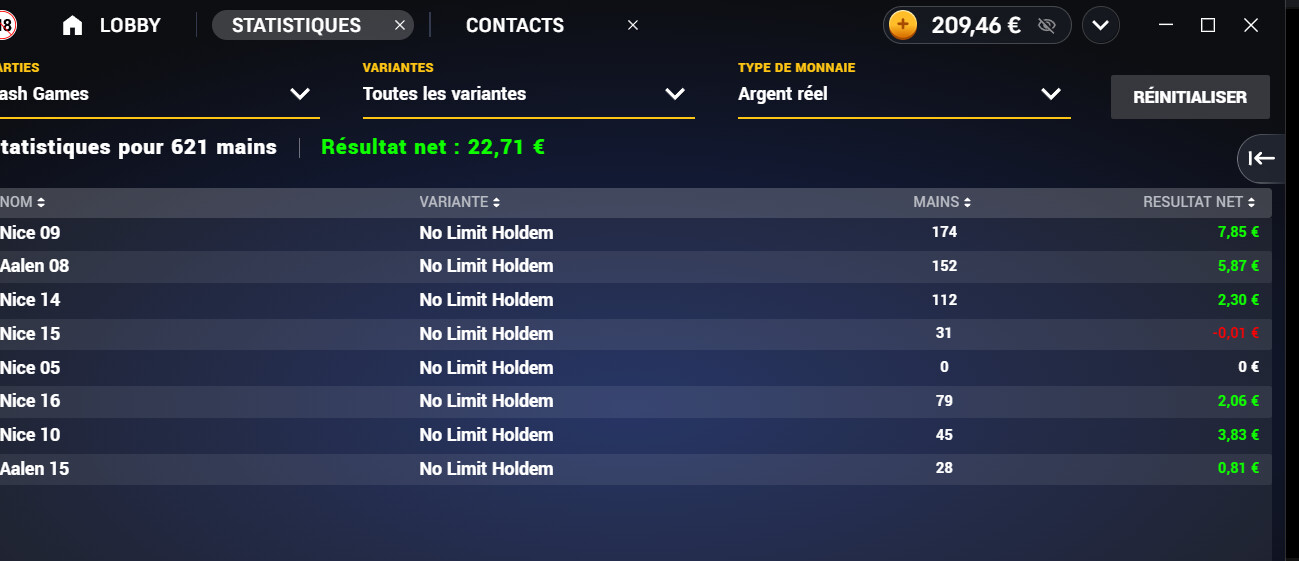Sort the table by Mains
Screen dimensions: 1299x561
click(x=942, y=202)
